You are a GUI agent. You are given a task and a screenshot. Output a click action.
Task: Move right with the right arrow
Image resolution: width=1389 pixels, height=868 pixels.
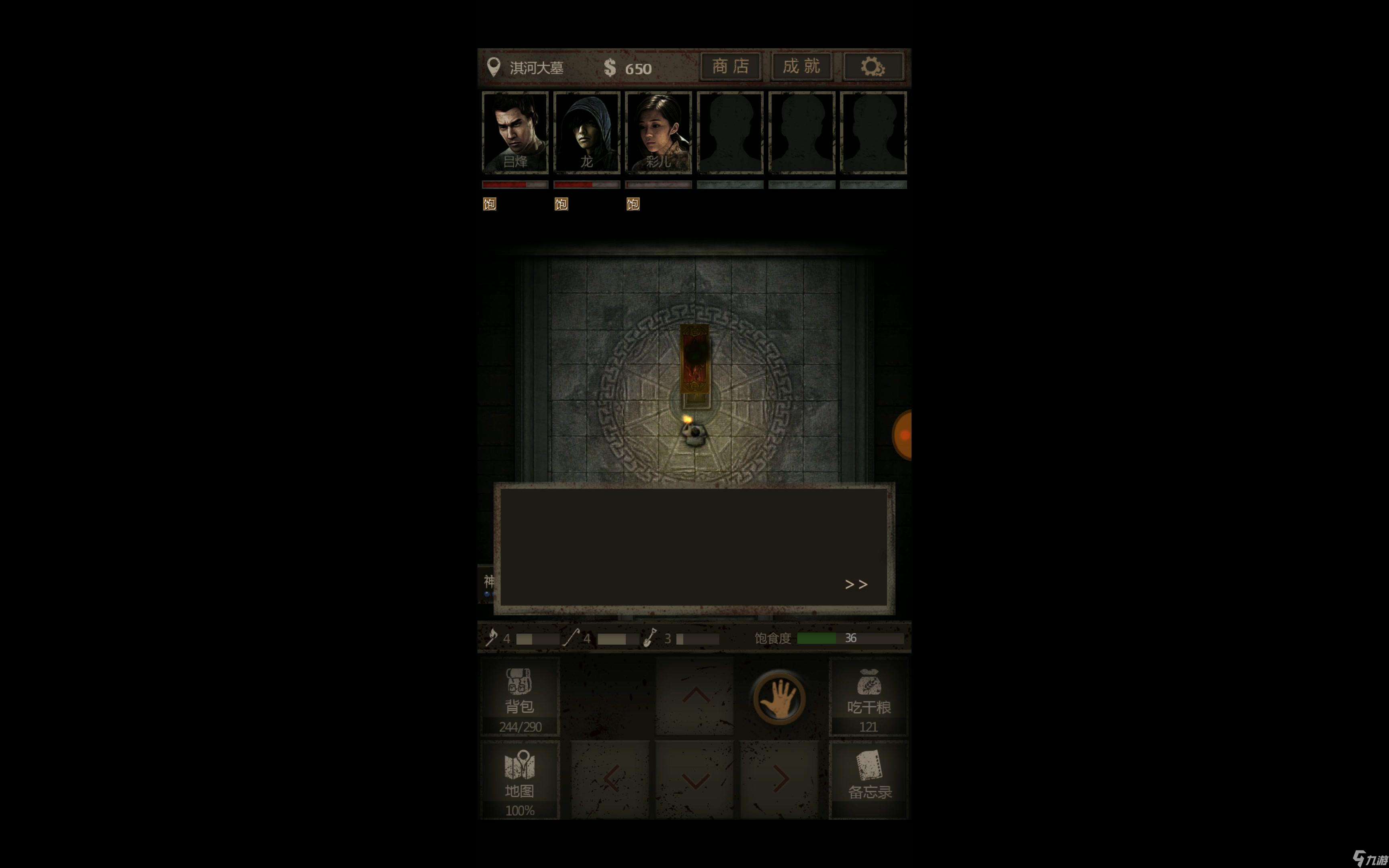pos(779,780)
